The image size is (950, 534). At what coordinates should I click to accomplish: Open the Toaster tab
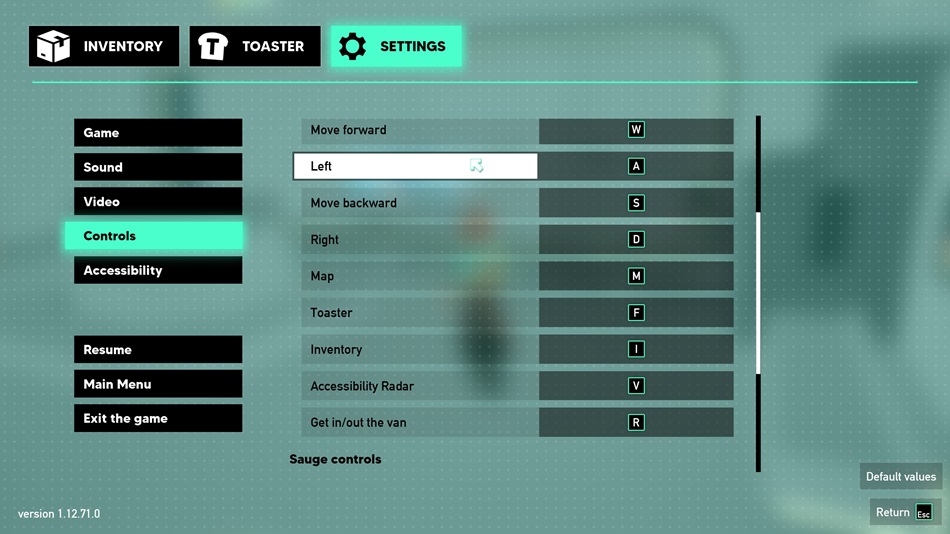[255, 46]
